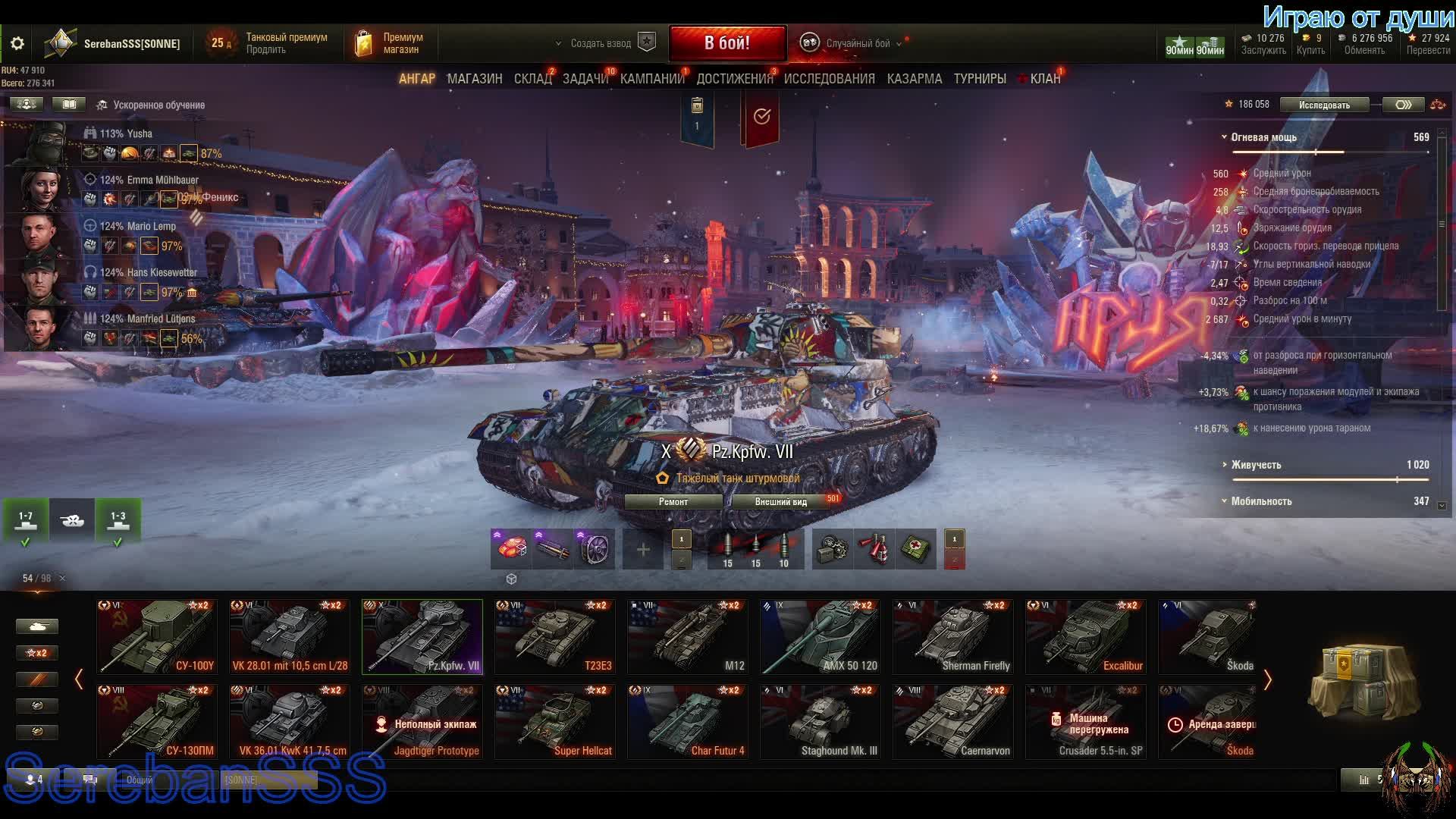The width and height of the screenshot is (1456, 819).
Task: Click Создать взвод to create a platoon
Action: 601,43
